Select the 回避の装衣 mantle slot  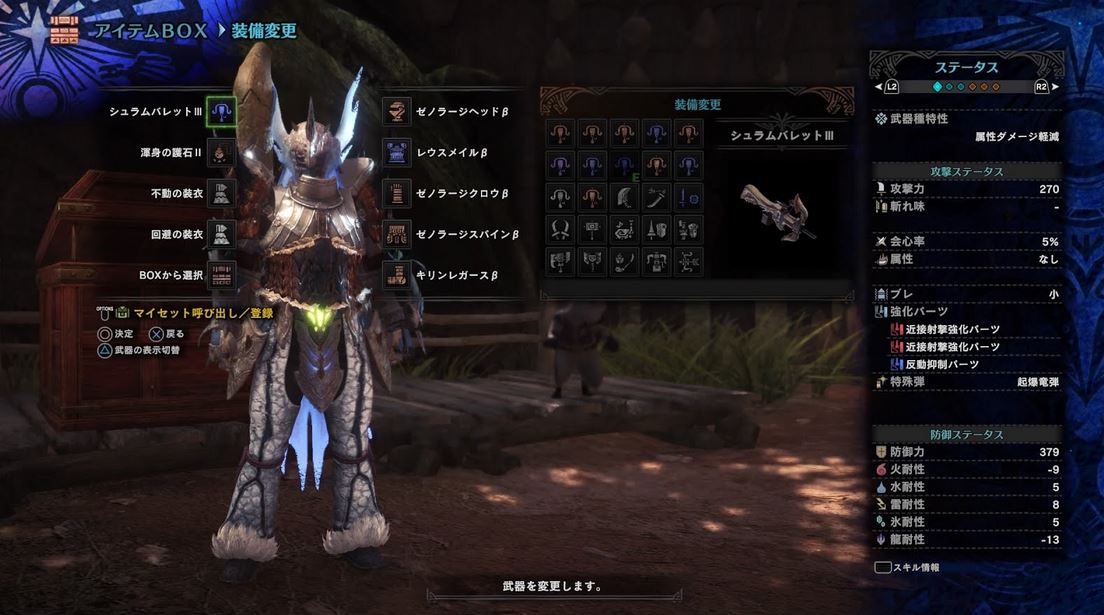tap(221, 233)
